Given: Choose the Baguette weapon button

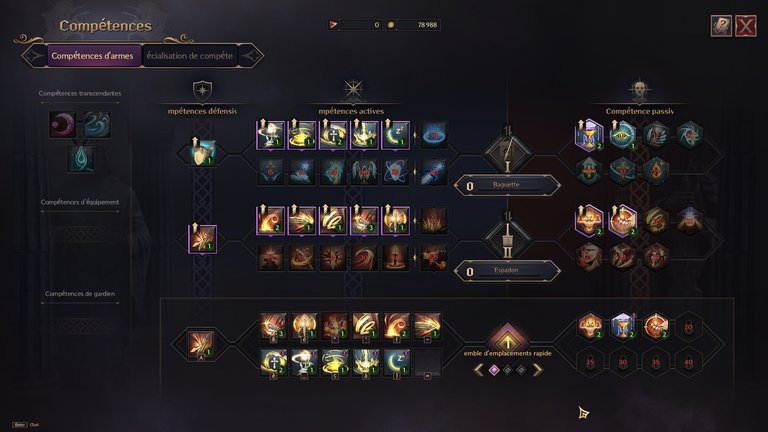Looking at the screenshot, I should (x=507, y=185).
